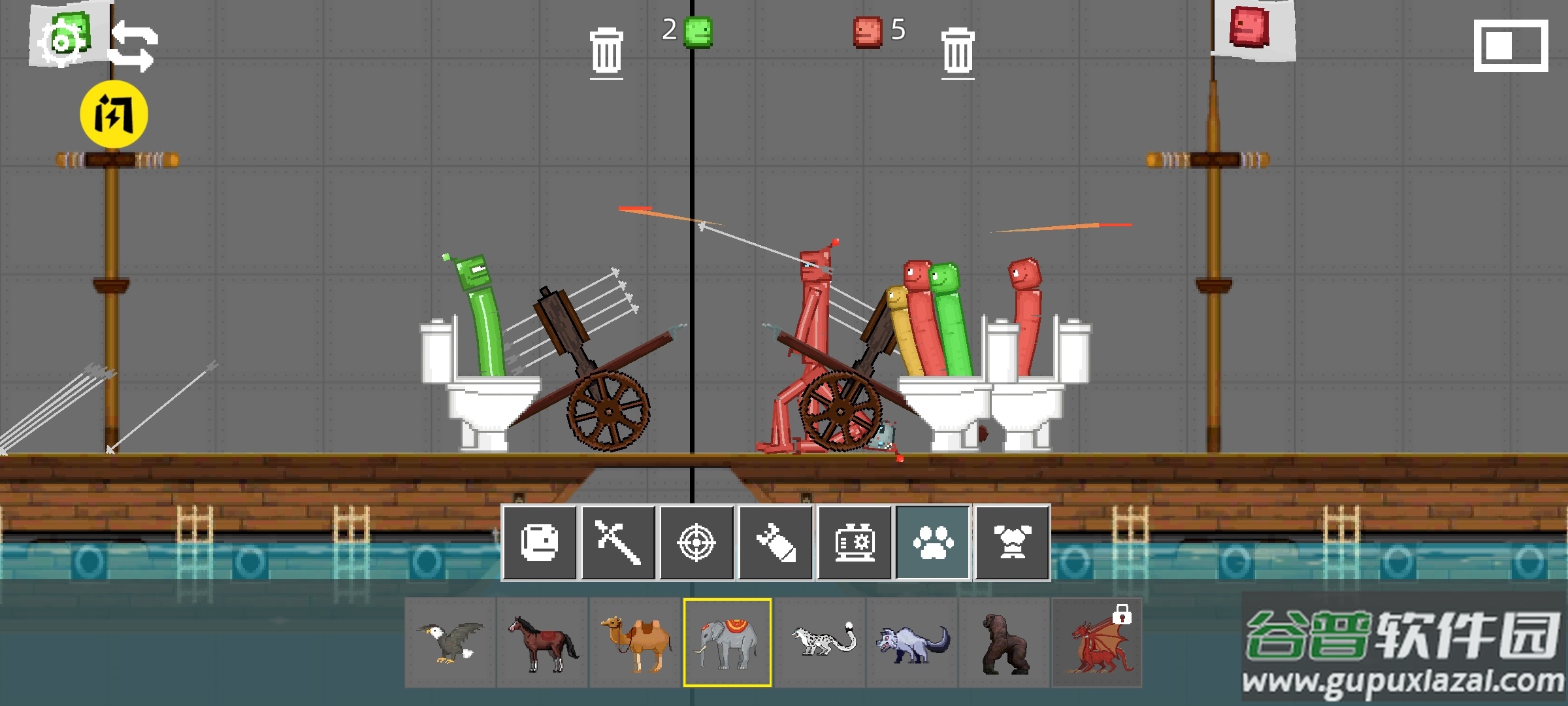
Task: Choose the bomb explosives category tab
Action: pyautogui.click(x=776, y=543)
